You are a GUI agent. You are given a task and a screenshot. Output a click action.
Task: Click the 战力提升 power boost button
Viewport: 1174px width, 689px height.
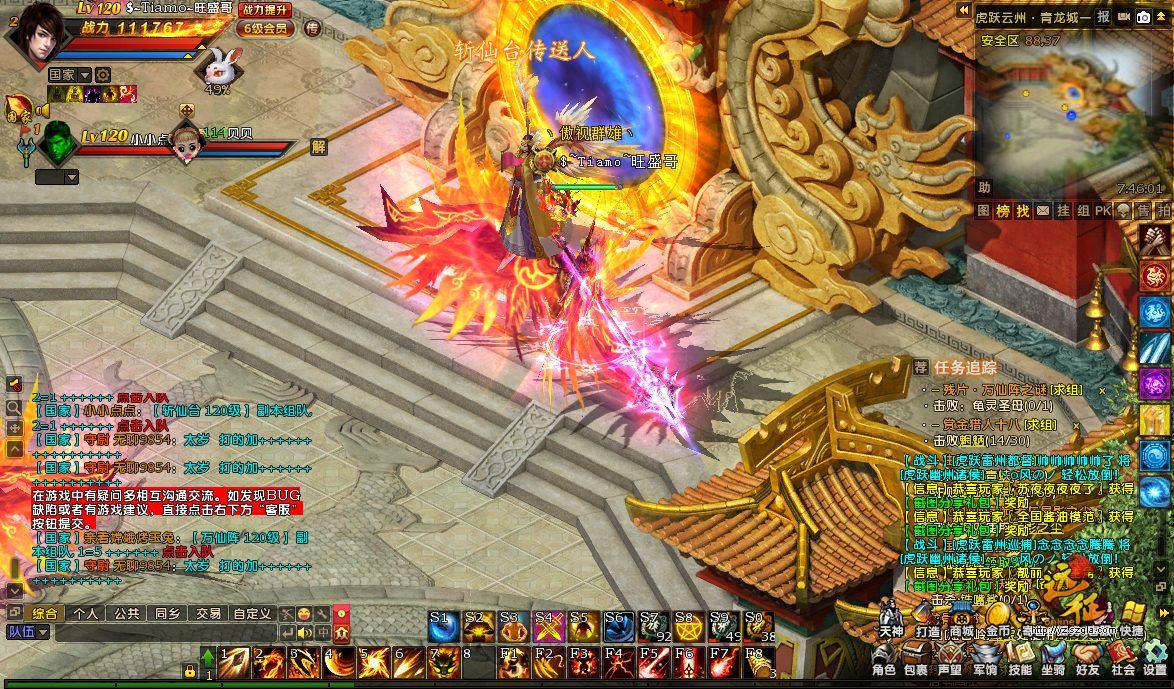point(265,10)
